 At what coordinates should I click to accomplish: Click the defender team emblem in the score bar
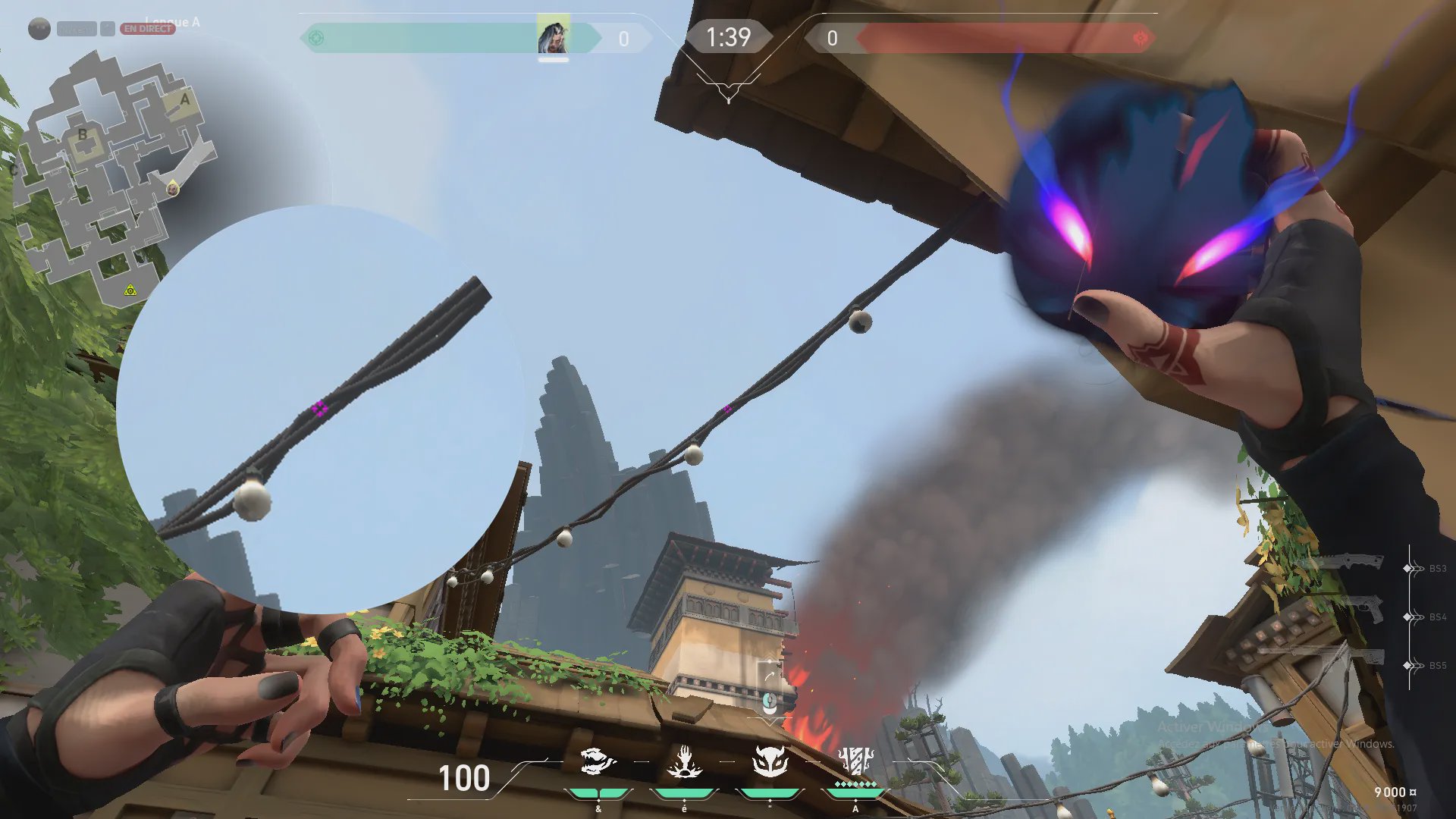point(1140,38)
